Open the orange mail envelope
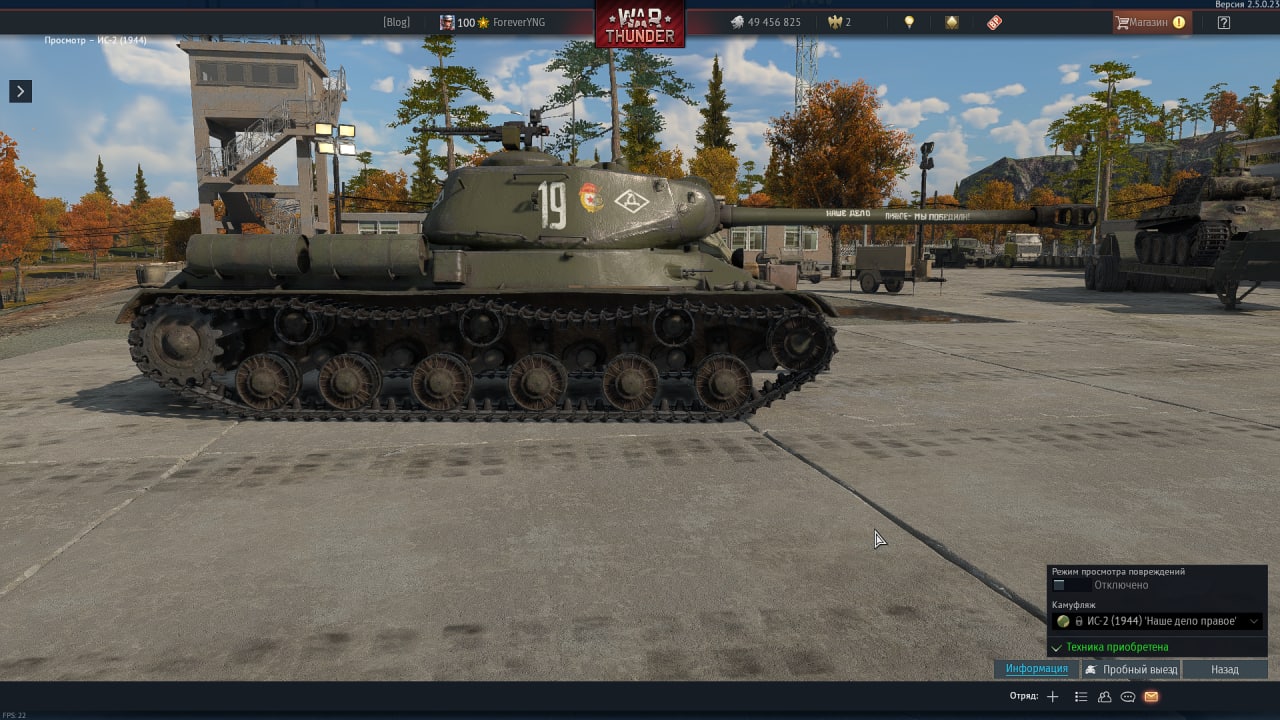Screen dimensions: 1280x720 (1151, 697)
